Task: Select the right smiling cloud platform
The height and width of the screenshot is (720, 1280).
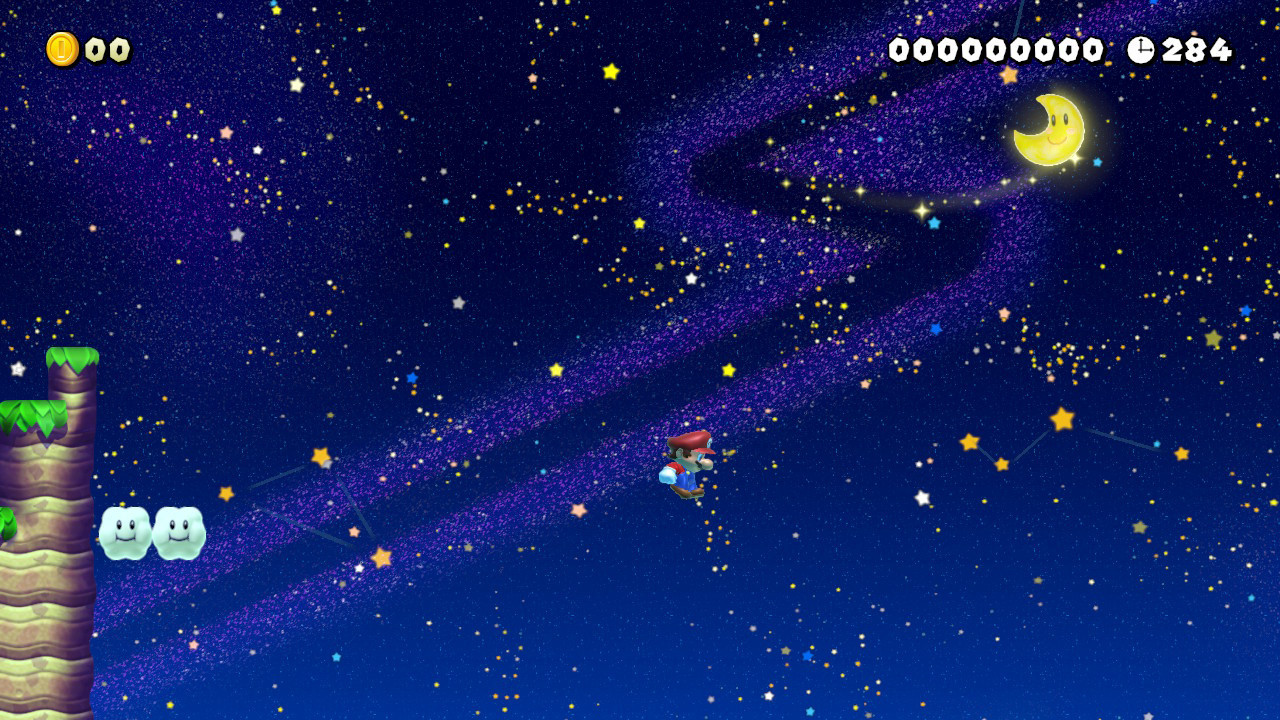Action: point(180,533)
